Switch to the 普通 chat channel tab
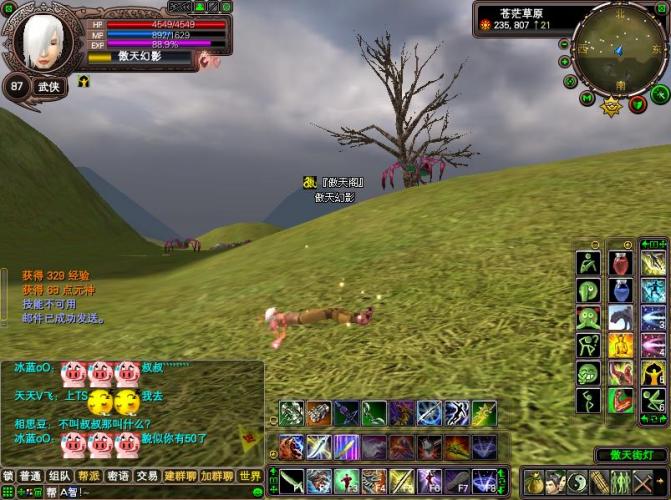 point(32,476)
